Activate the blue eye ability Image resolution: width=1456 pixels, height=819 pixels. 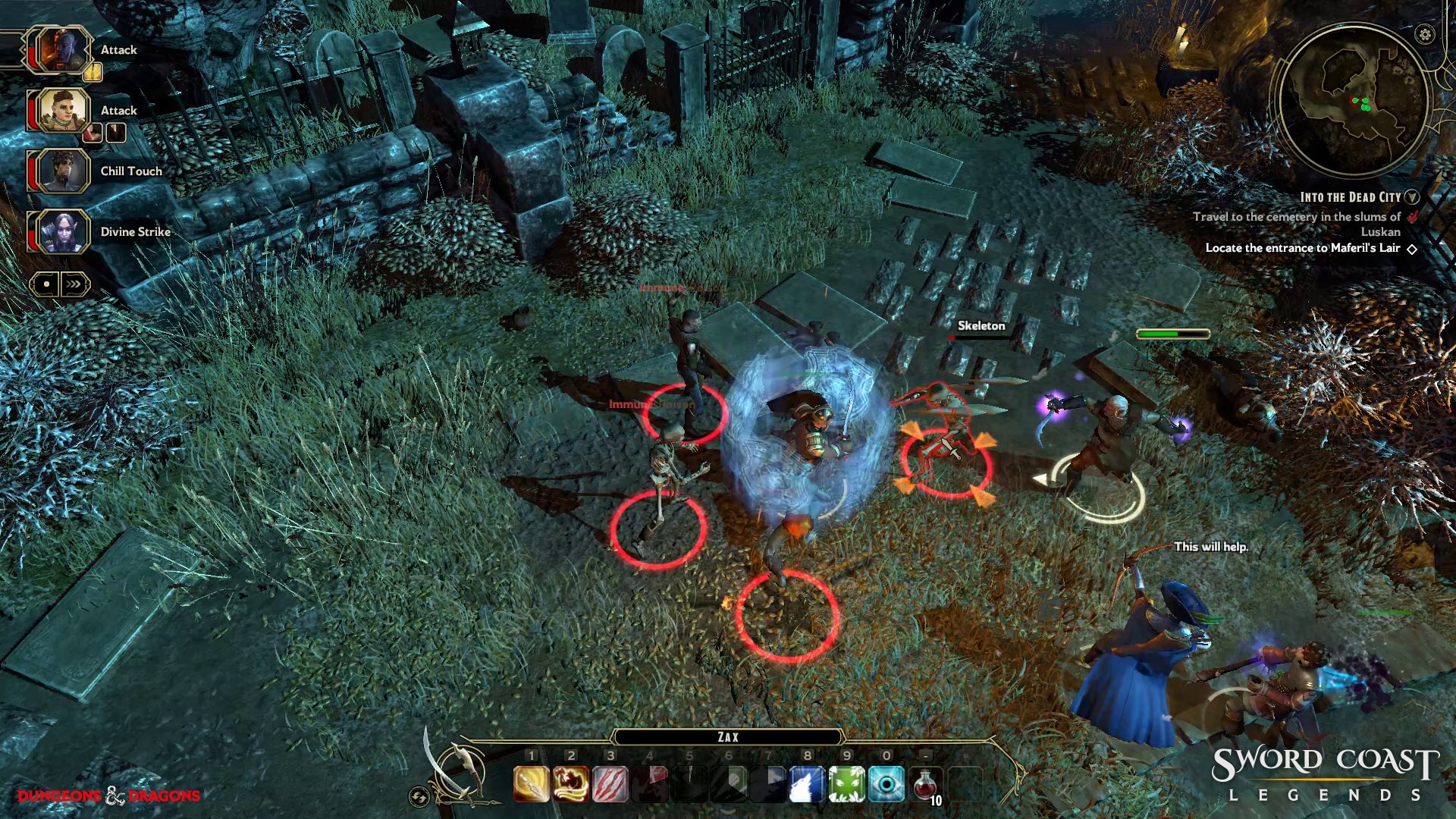[886, 784]
